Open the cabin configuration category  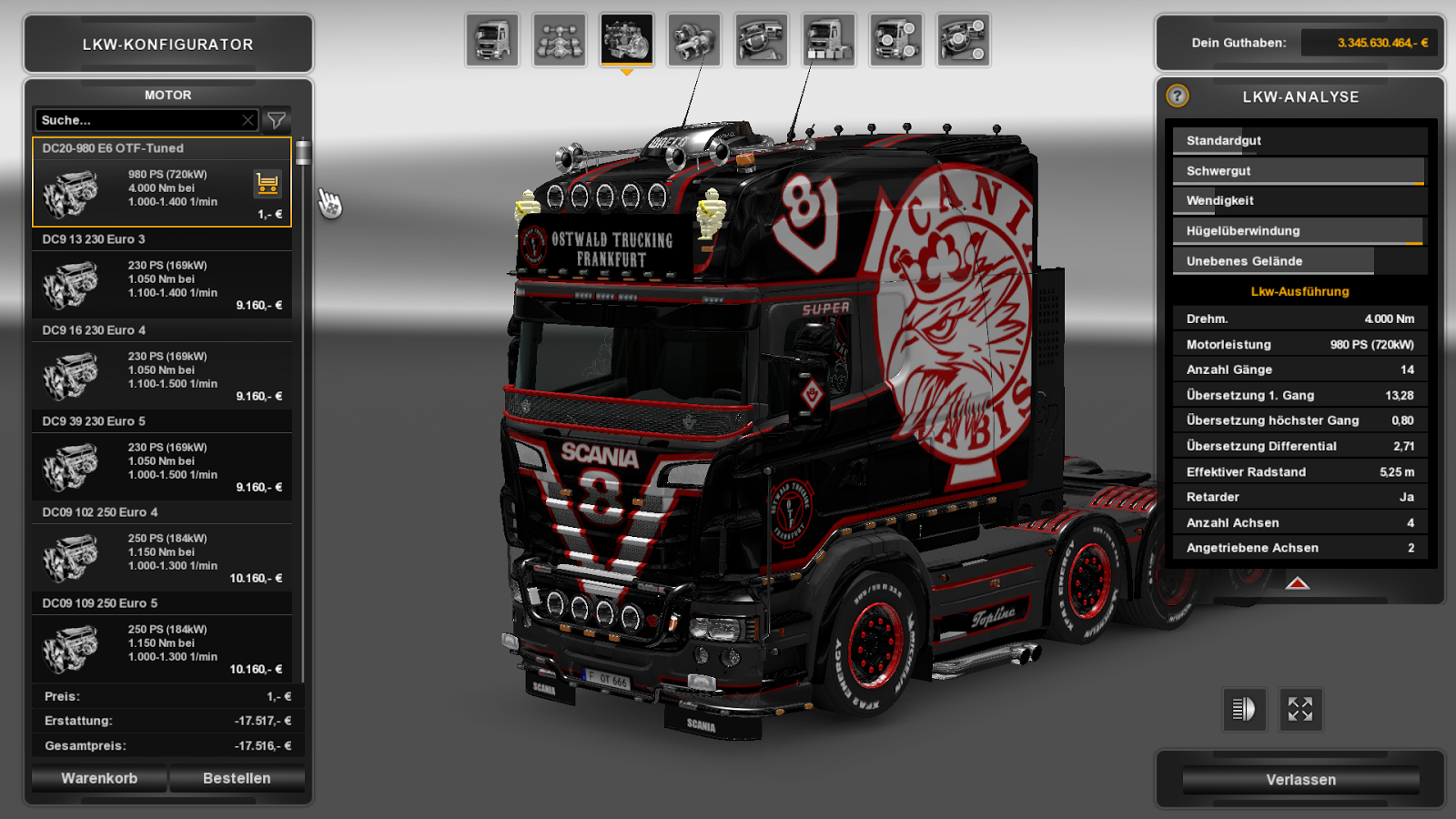(491, 41)
